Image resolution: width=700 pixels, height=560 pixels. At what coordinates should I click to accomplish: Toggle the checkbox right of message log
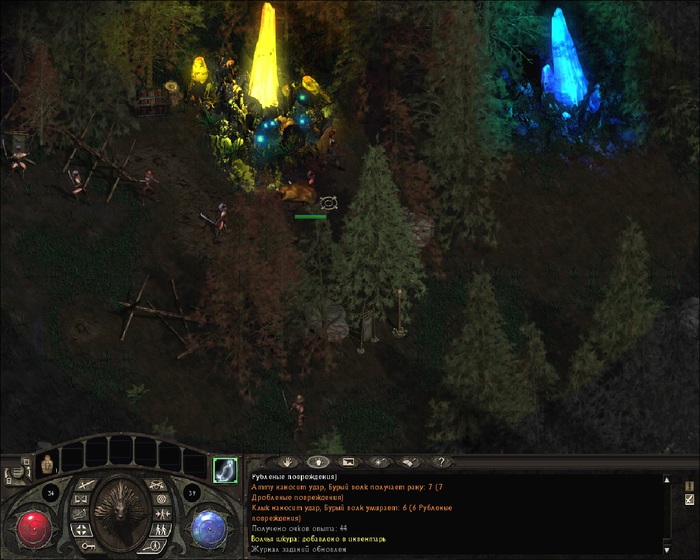[689, 498]
